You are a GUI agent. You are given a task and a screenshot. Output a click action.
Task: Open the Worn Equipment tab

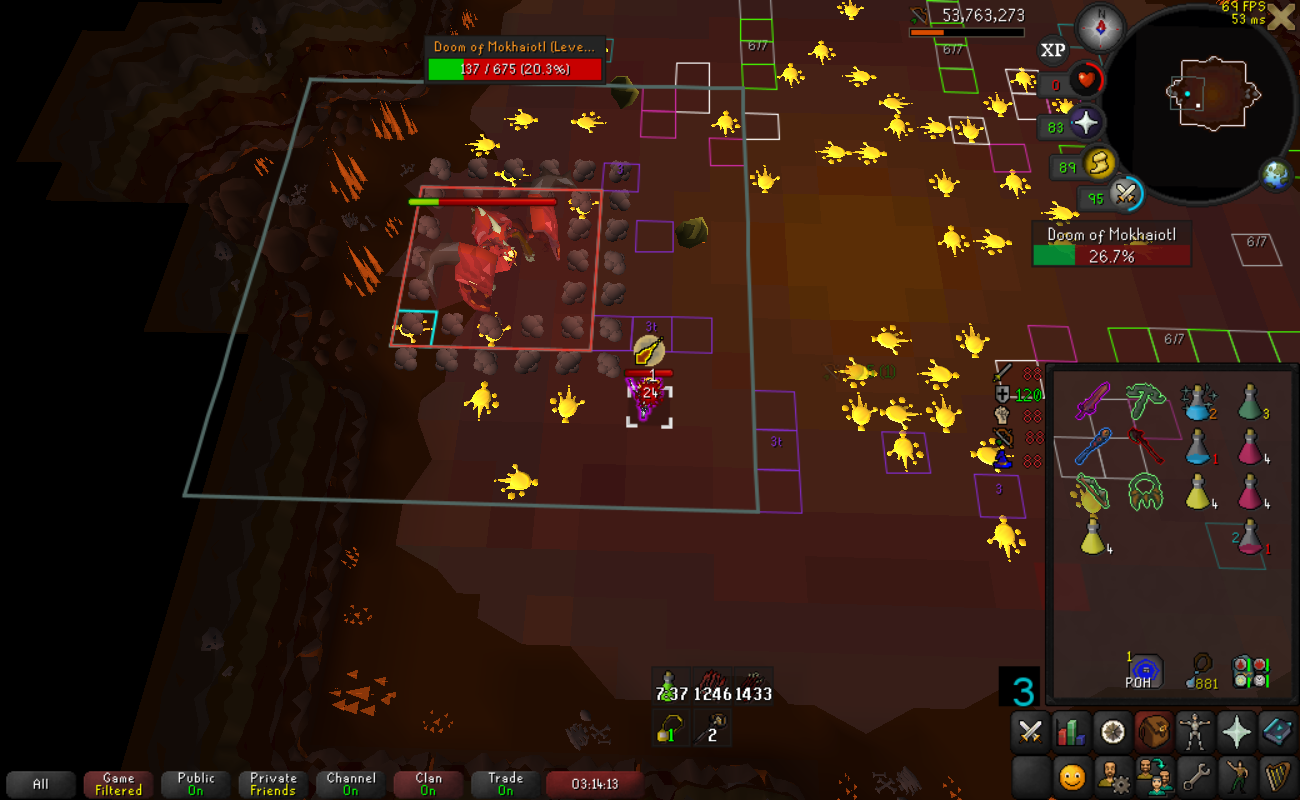(x=1195, y=733)
